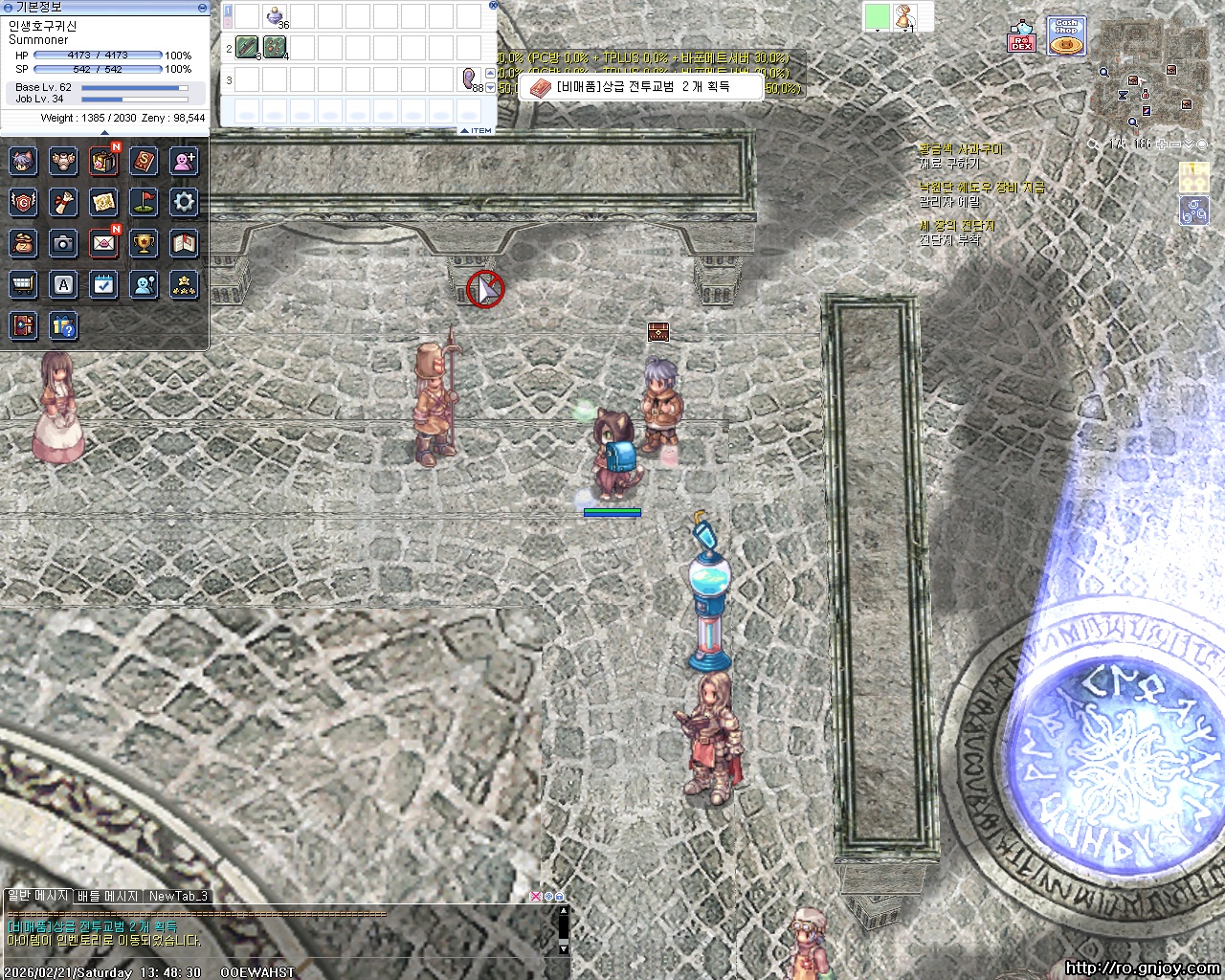
Task: Close the hotkey bar window
Action: click(493, 5)
